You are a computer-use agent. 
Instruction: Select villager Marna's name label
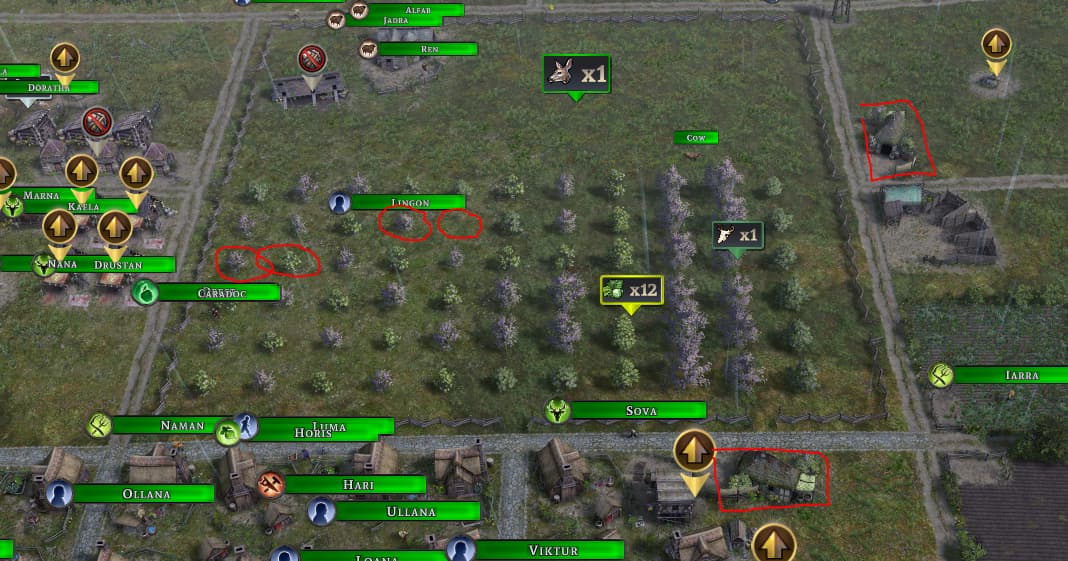click(42, 196)
